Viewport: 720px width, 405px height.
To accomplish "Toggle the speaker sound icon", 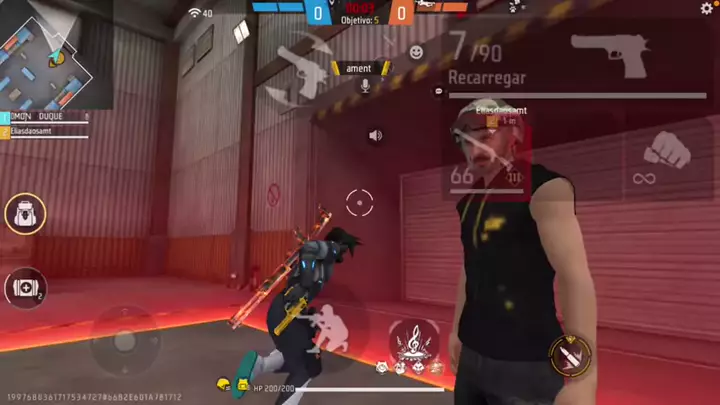I will click(x=375, y=135).
